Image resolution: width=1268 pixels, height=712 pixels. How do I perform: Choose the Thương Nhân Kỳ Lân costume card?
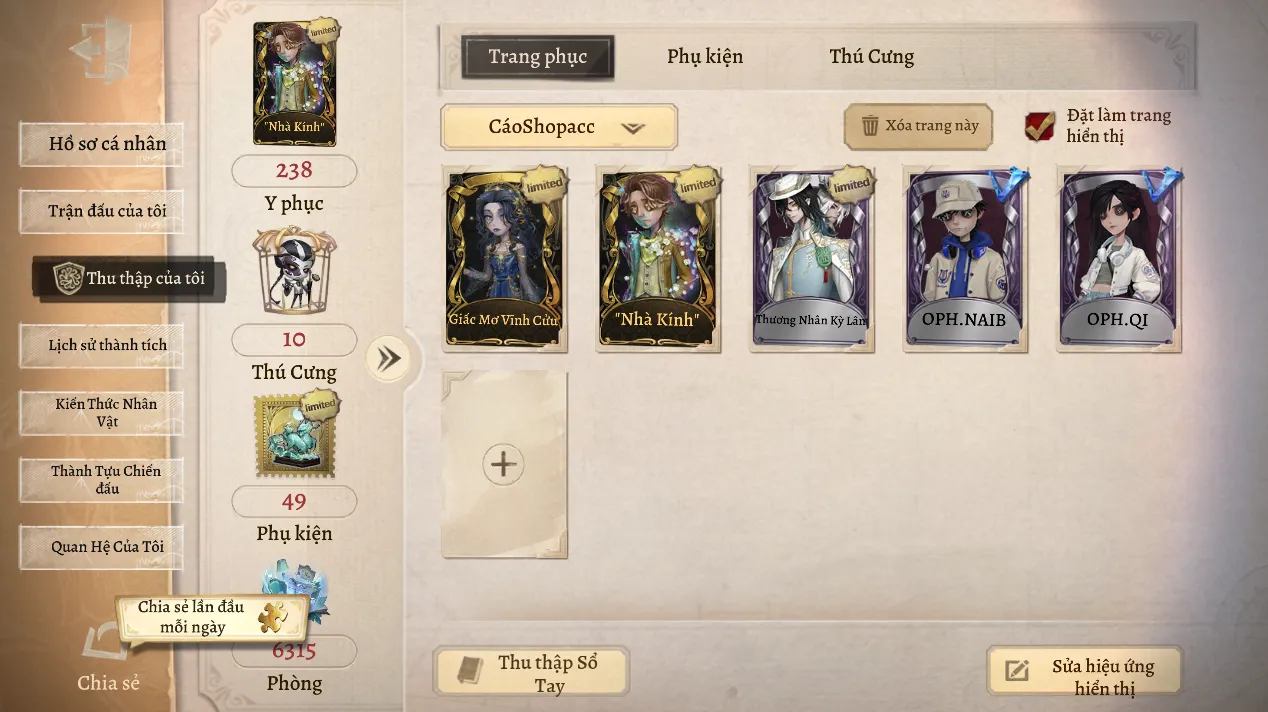click(x=812, y=259)
